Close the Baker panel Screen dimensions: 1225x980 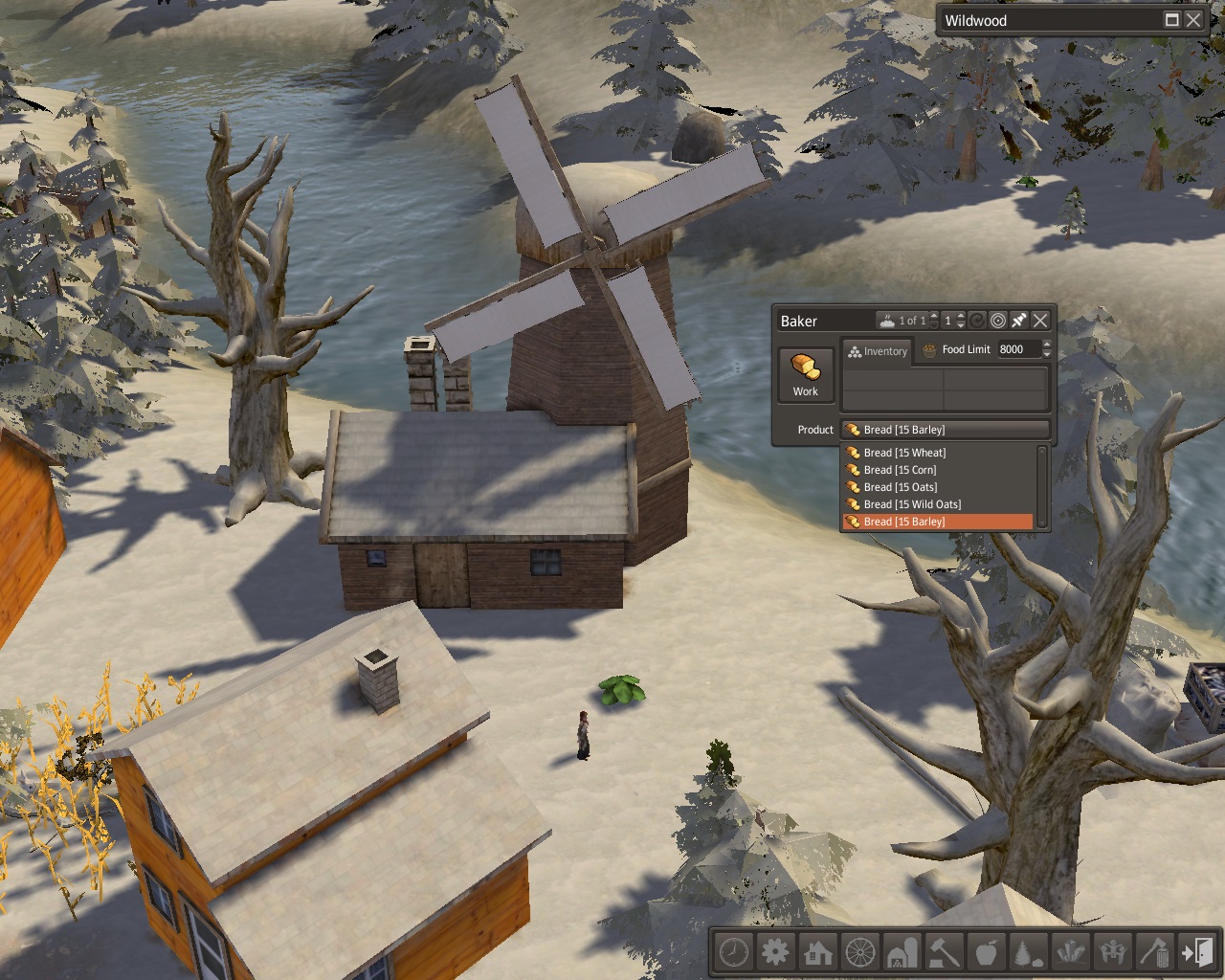[1040, 321]
